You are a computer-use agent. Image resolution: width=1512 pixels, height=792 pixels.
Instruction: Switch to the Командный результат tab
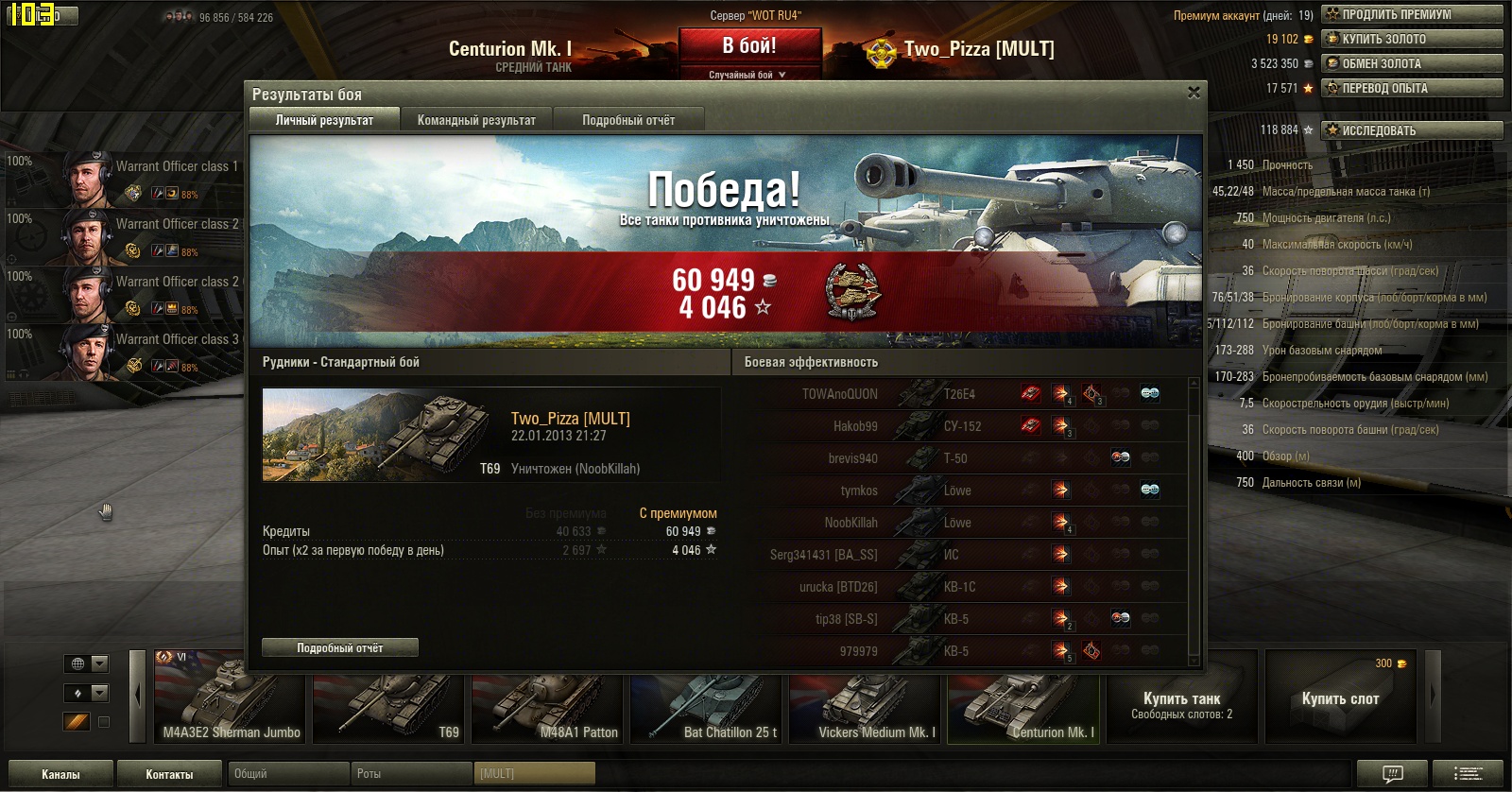click(x=476, y=120)
